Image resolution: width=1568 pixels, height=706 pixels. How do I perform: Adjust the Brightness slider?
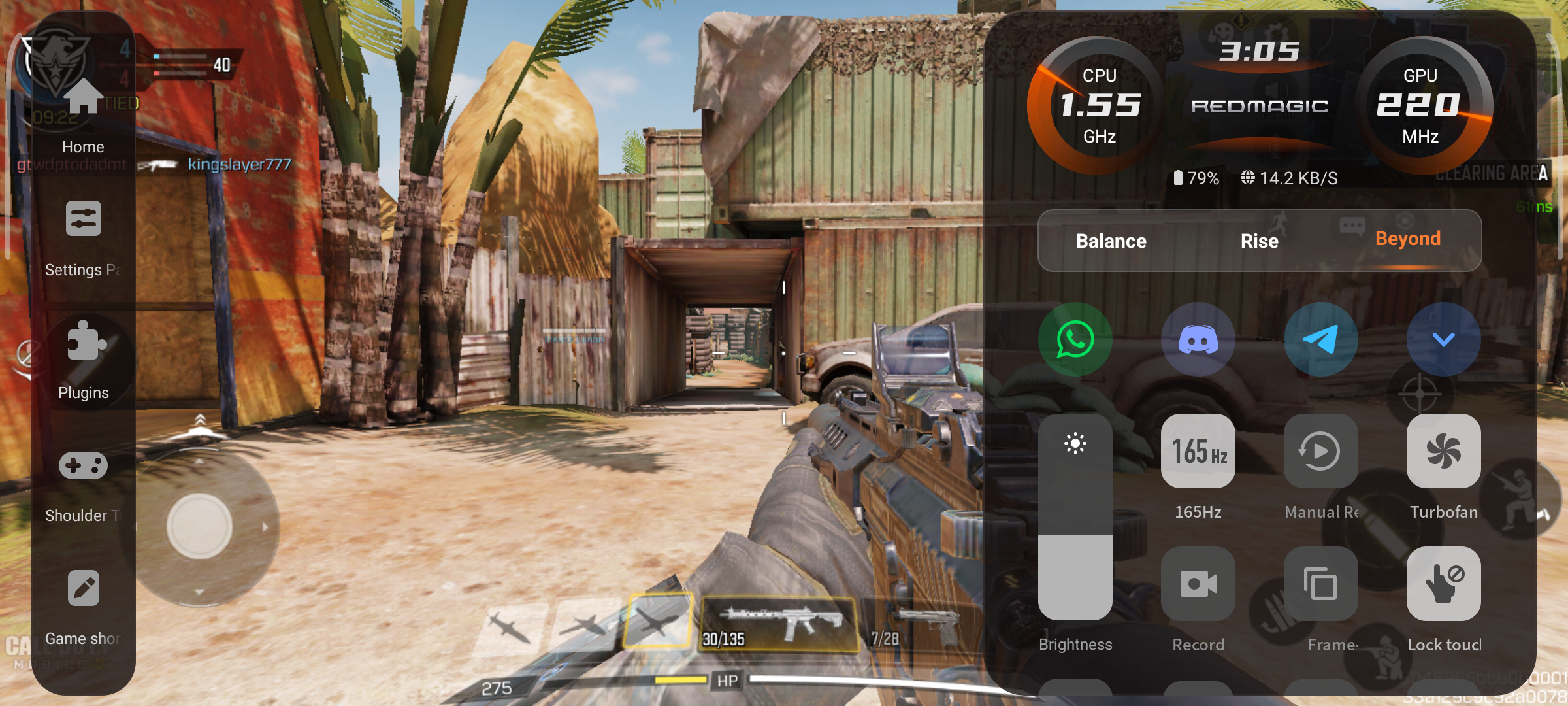coord(1075,516)
